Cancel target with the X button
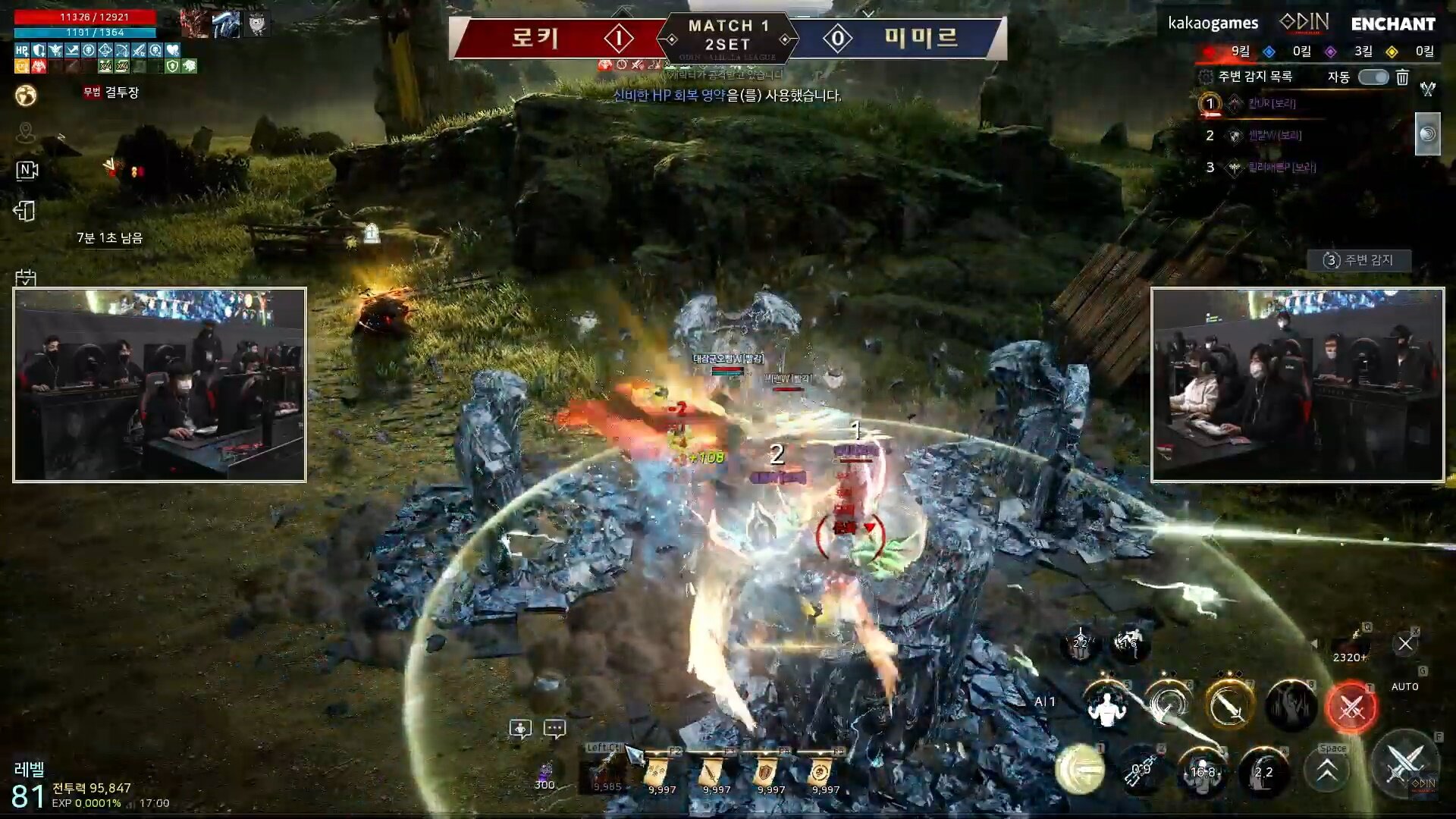Image resolution: width=1456 pixels, height=819 pixels. 1405,644
